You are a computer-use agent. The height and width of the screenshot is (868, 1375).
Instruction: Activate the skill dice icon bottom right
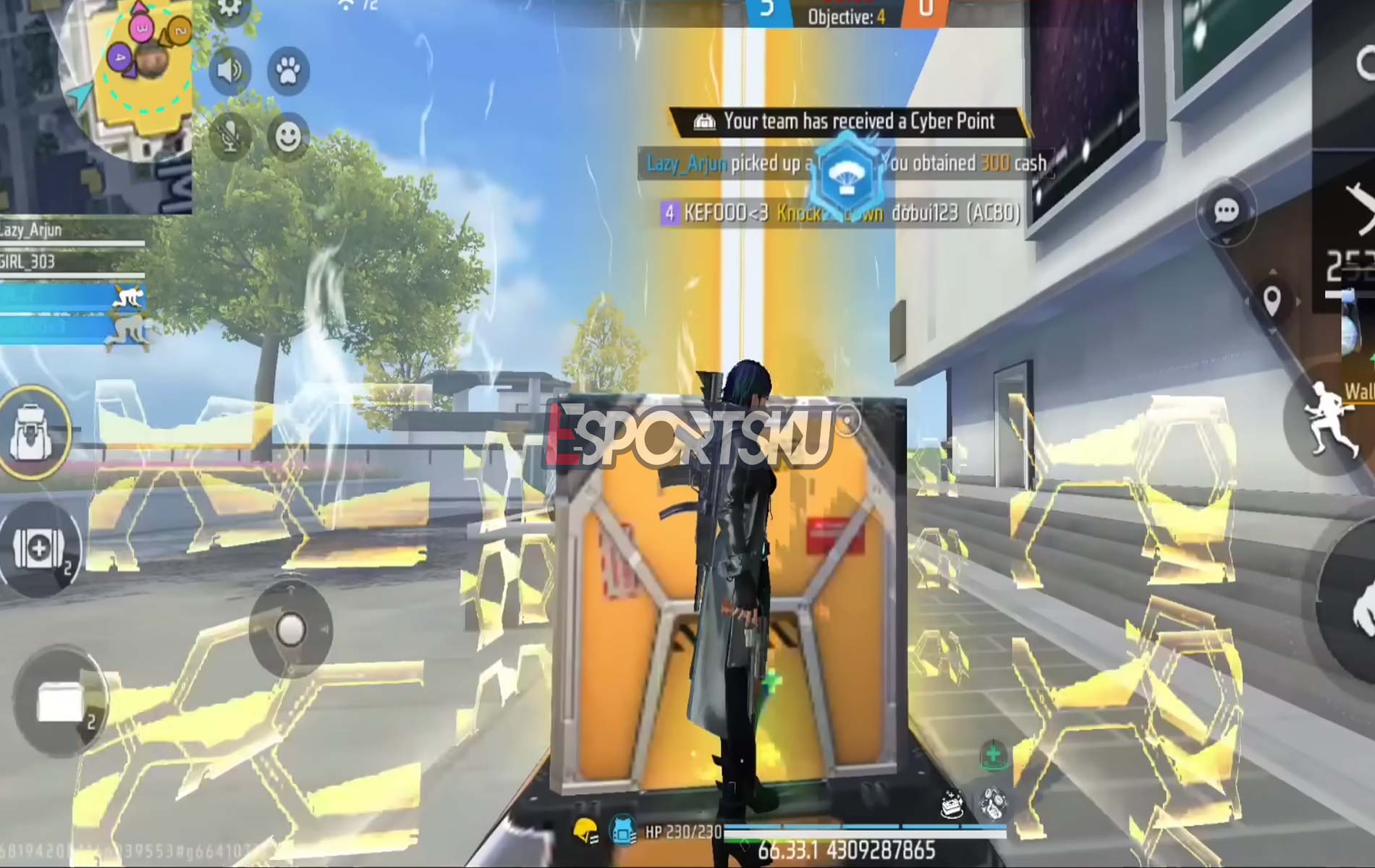[993, 805]
